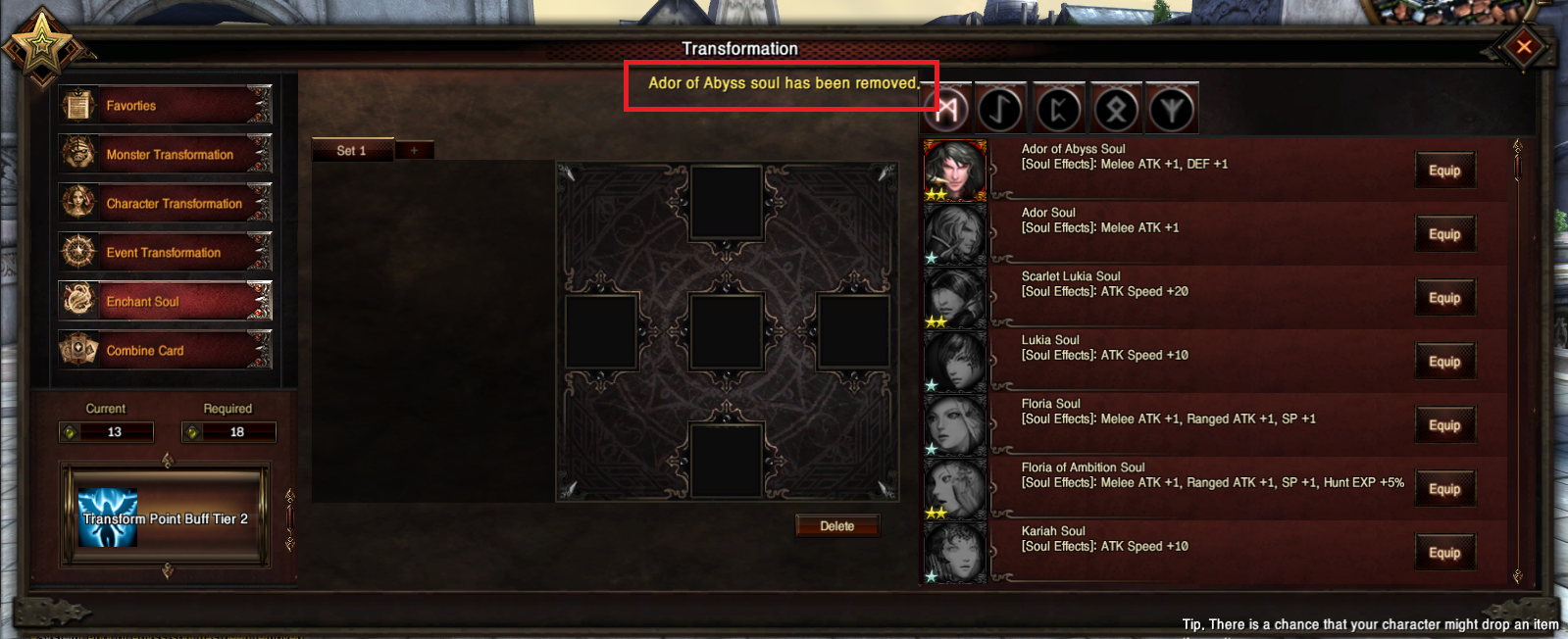Open the Enchant Soul section
The height and width of the screenshot is (639, 1568).
tap(165, 301)
